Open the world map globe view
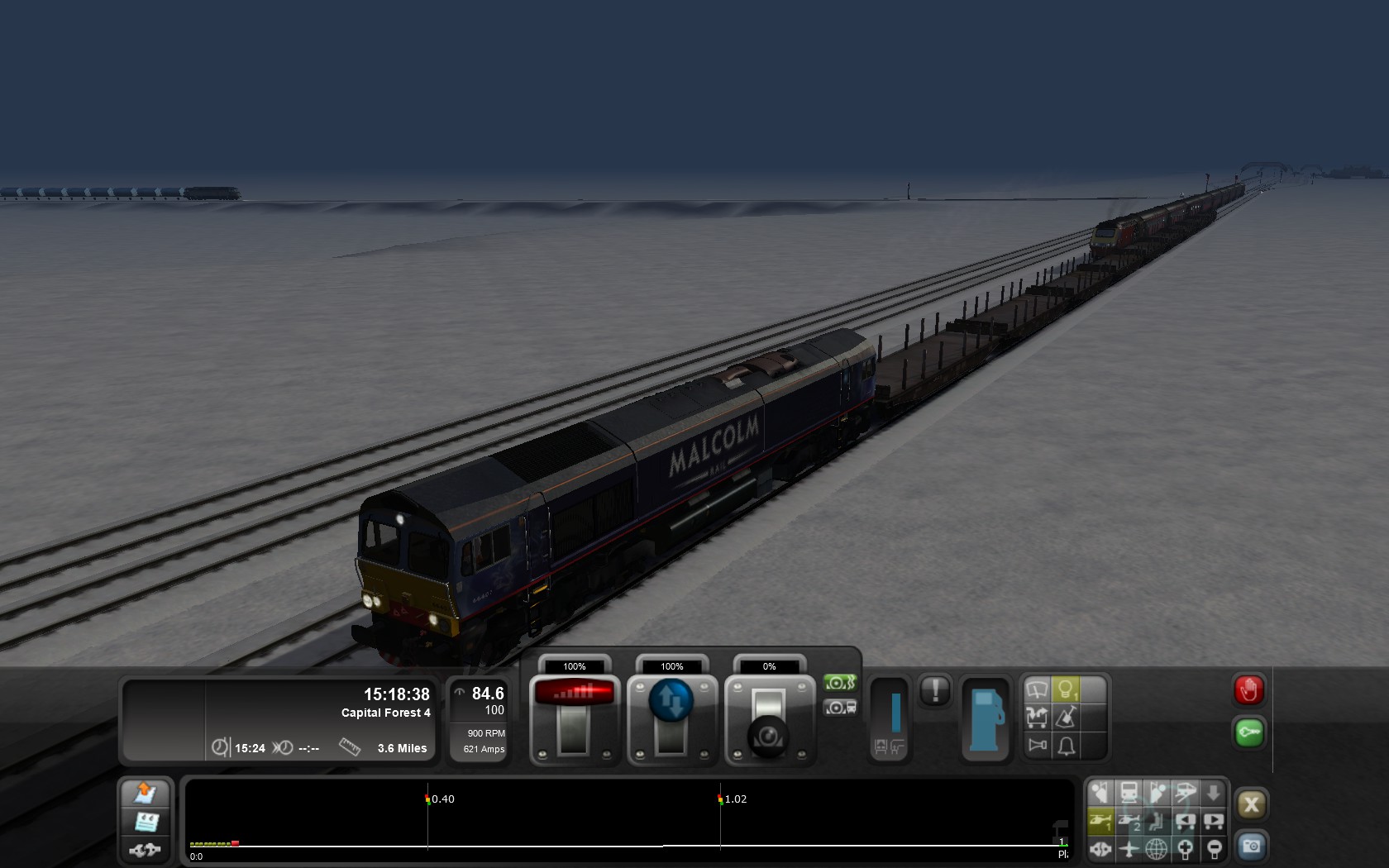The image size is (1389, 868). click(x=1157, y=848)
